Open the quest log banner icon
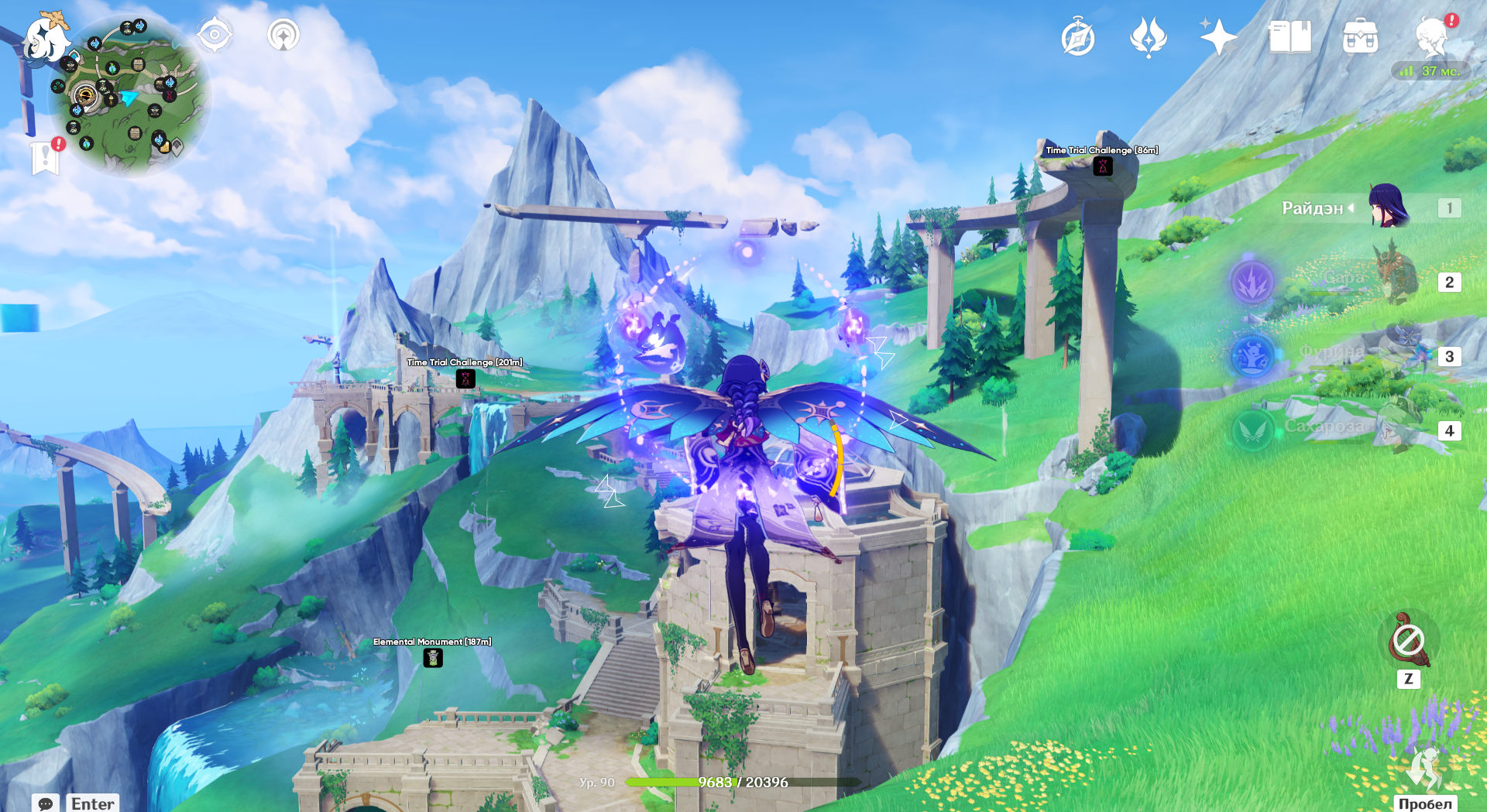 click(46, 157)
